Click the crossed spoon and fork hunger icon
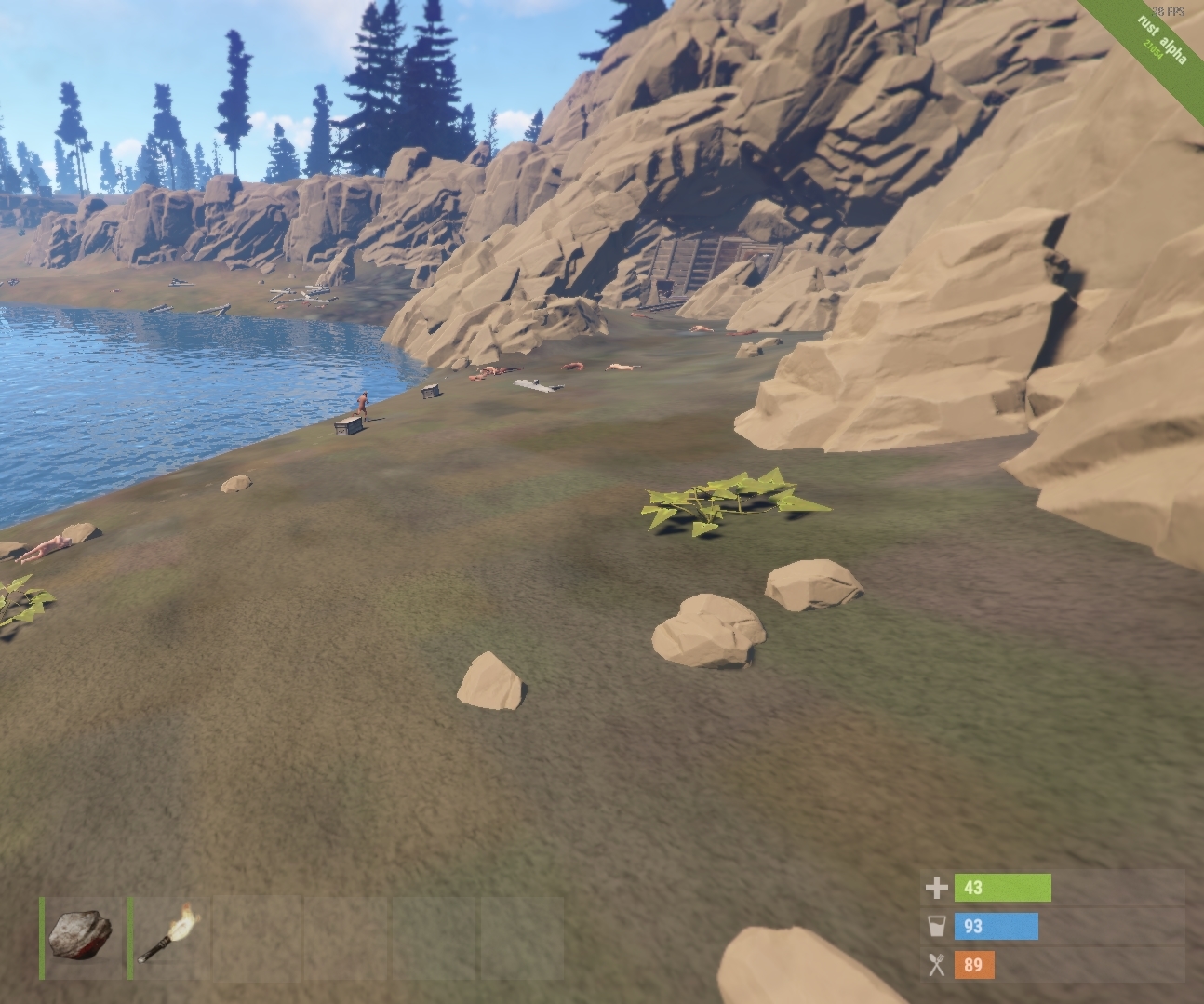1204x1004 pixels. point(935,966)
